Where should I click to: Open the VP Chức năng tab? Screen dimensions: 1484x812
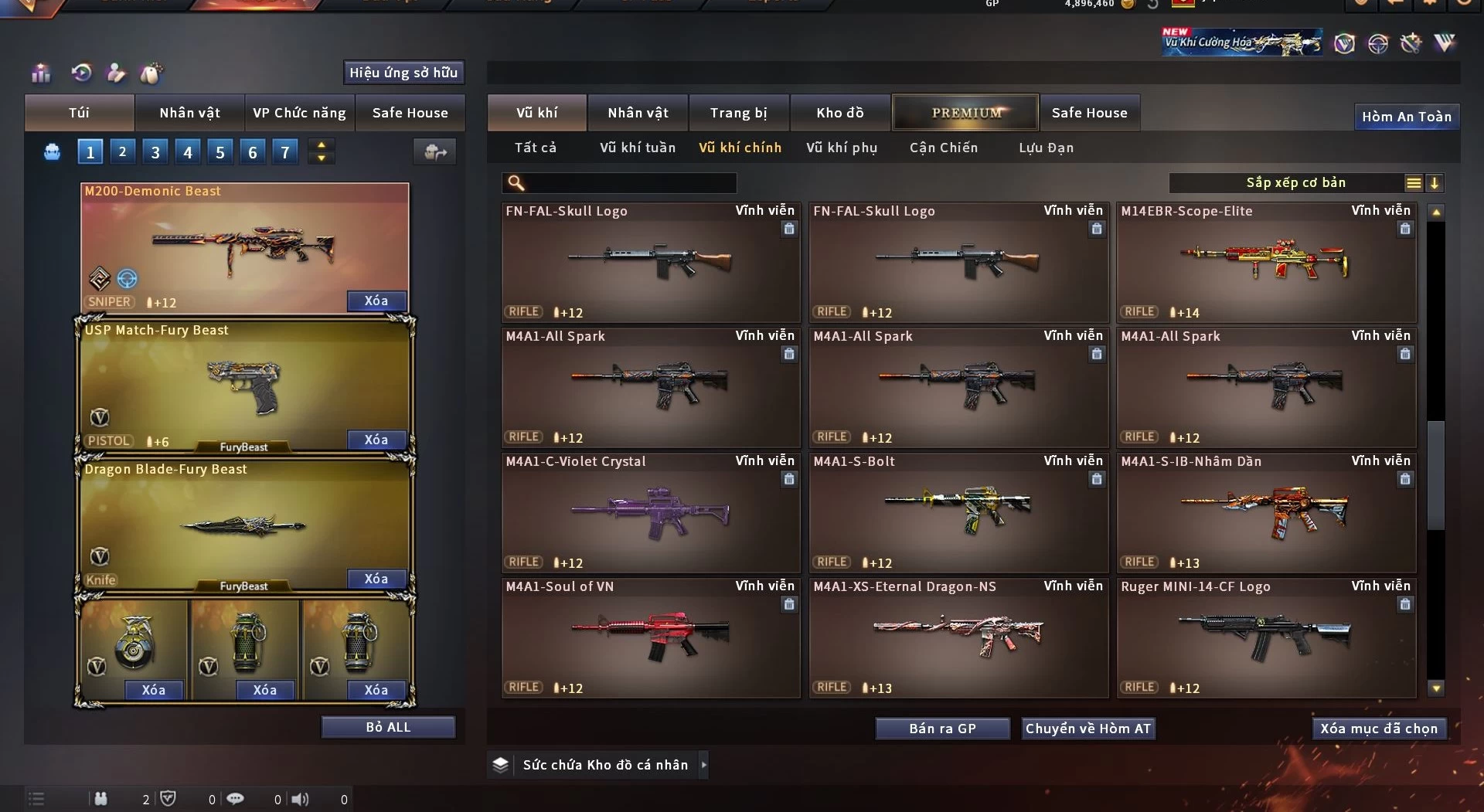click(x=299, y=113)
